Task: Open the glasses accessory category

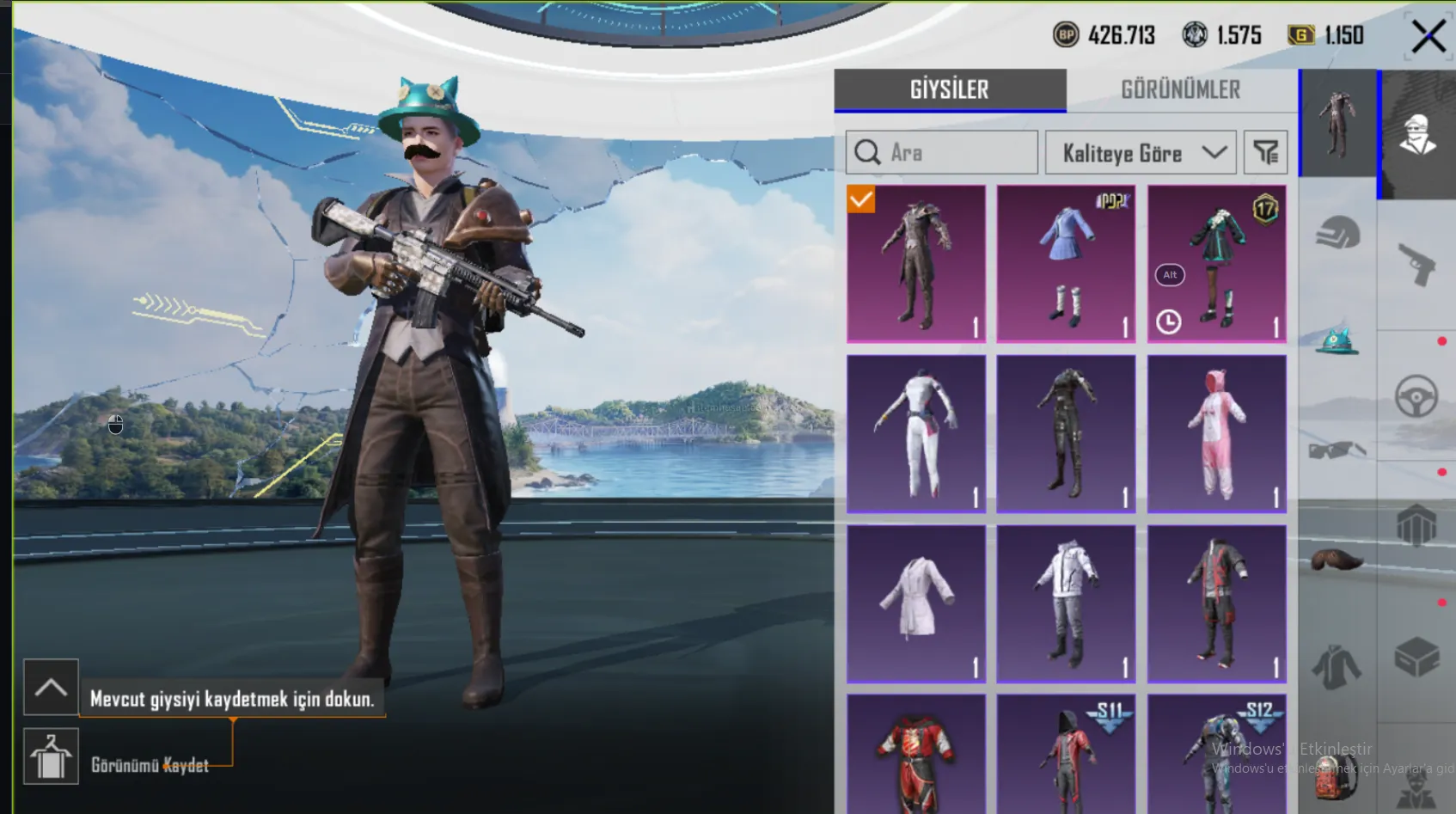Action: 1337,450
